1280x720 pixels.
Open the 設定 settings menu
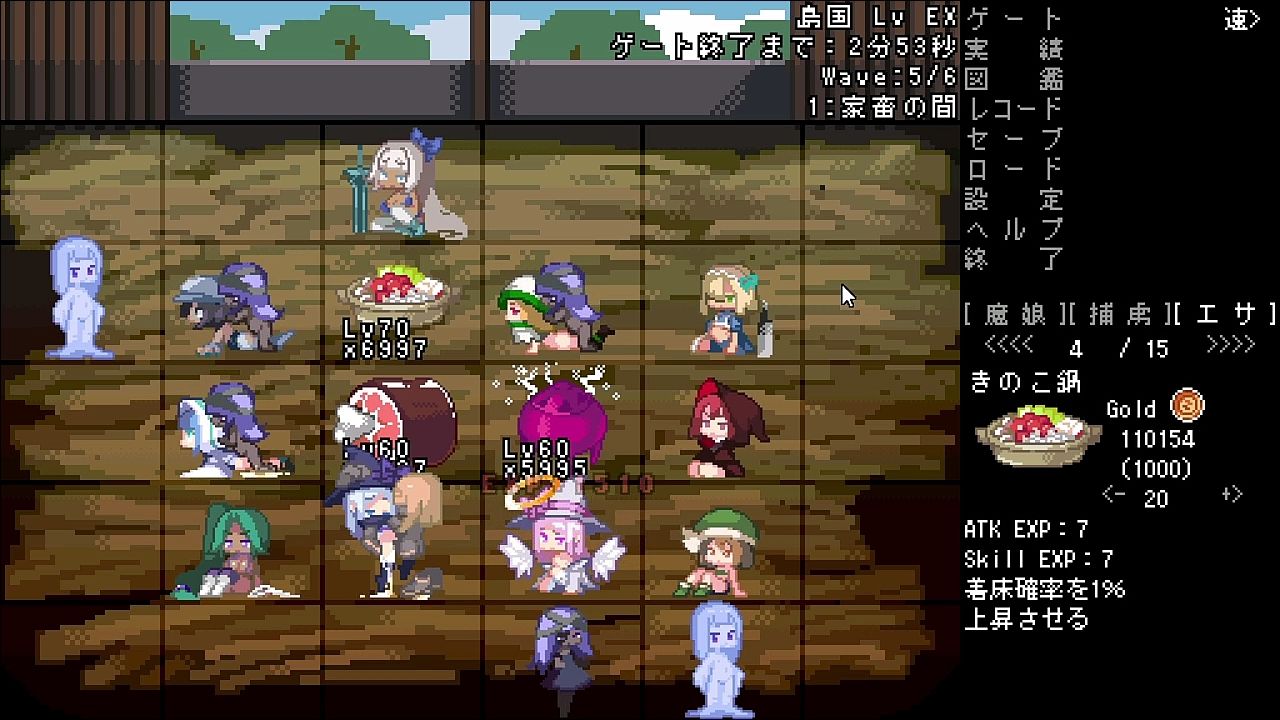[x=1013, y=200]
